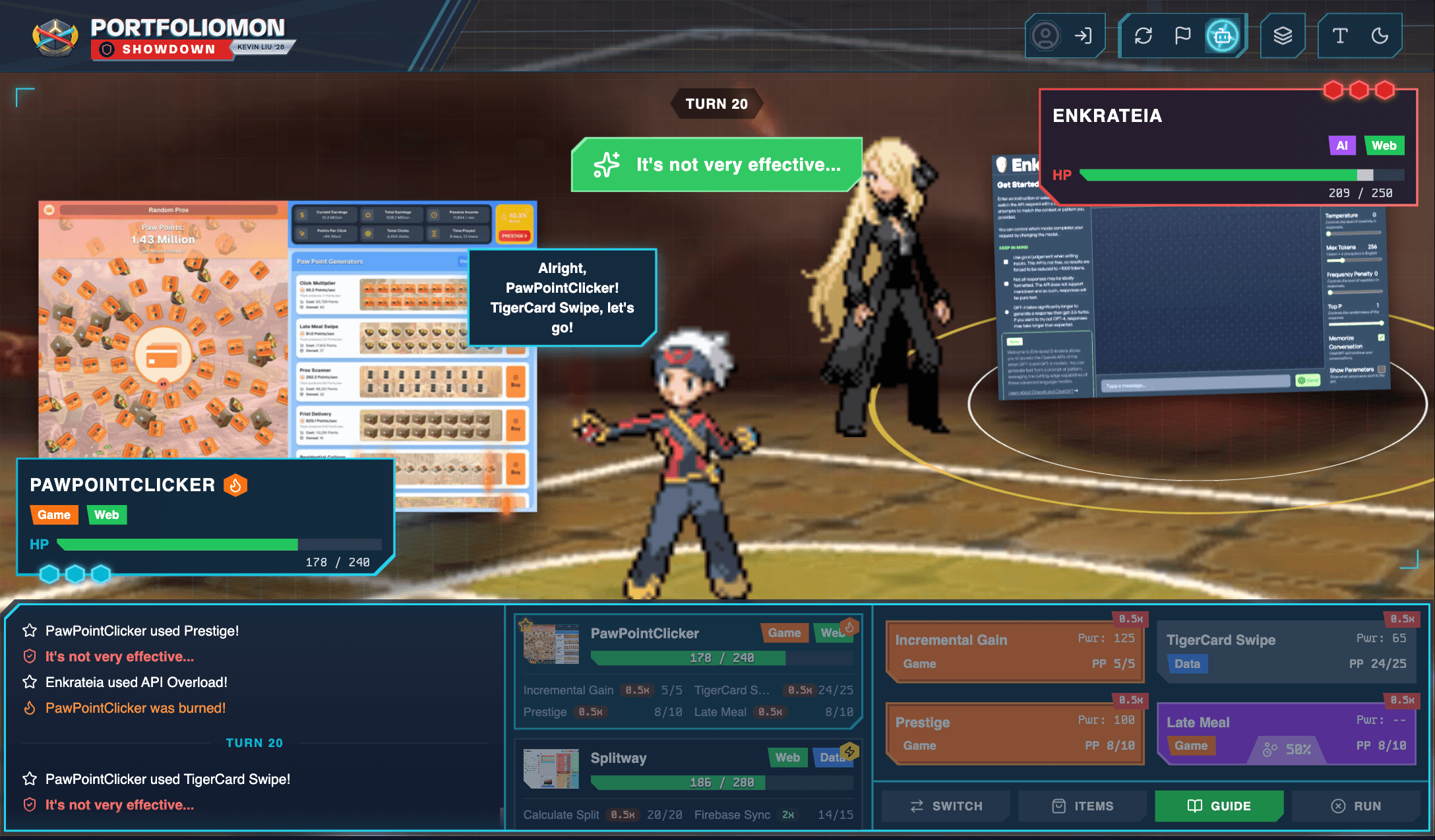Click the Portfoliomon Showdown logo
Viewport: 1435px width, 840px height.
pos(160,37)
